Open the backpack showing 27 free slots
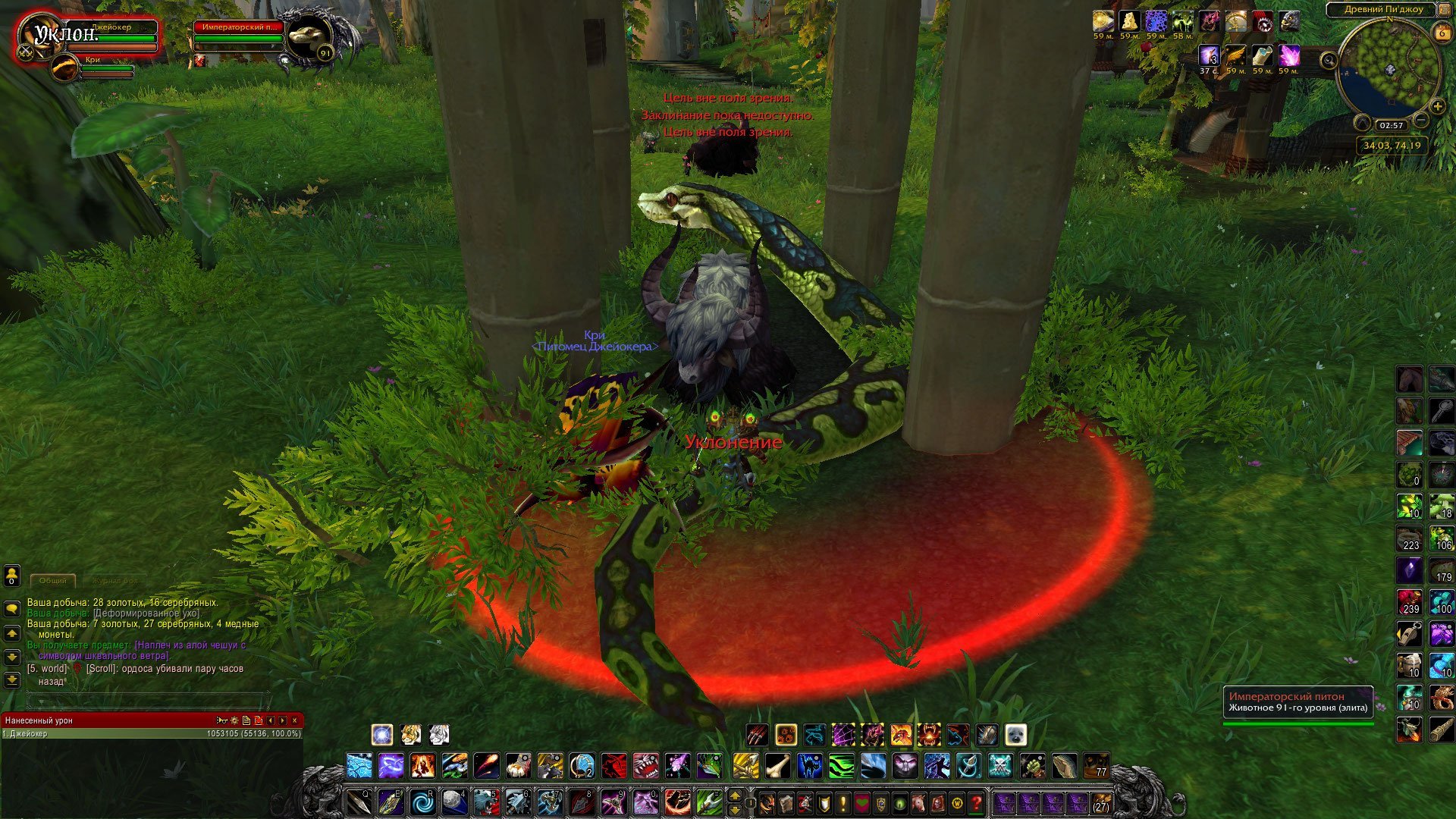The width and height of the screenshot is (1456, 819). (x=1100, y=802)
